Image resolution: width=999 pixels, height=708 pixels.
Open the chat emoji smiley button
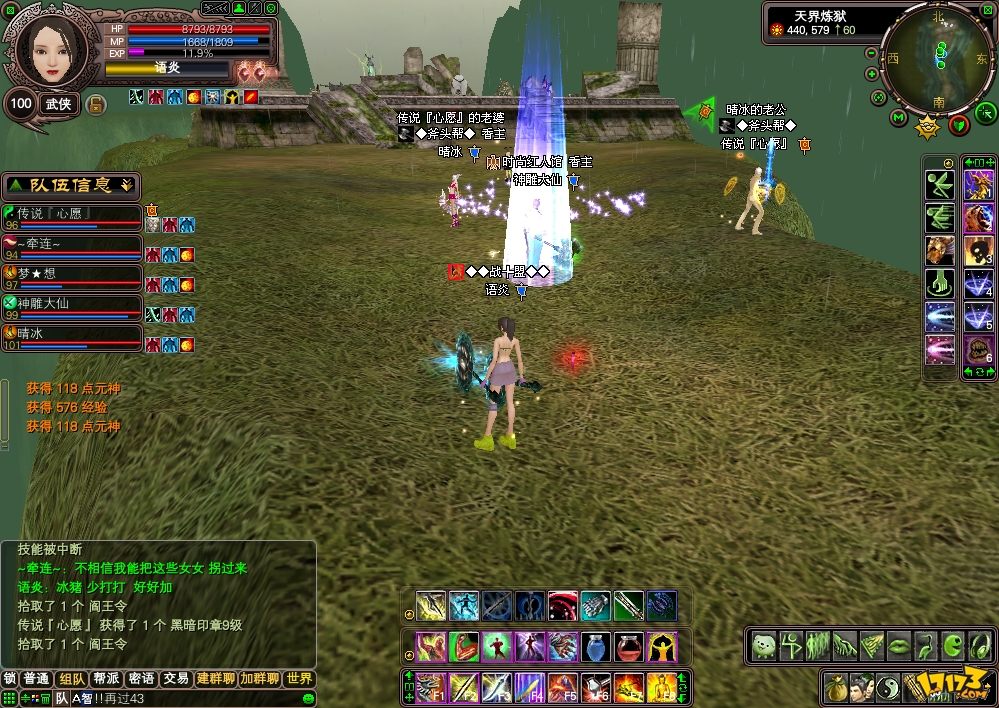coord(308,698)
